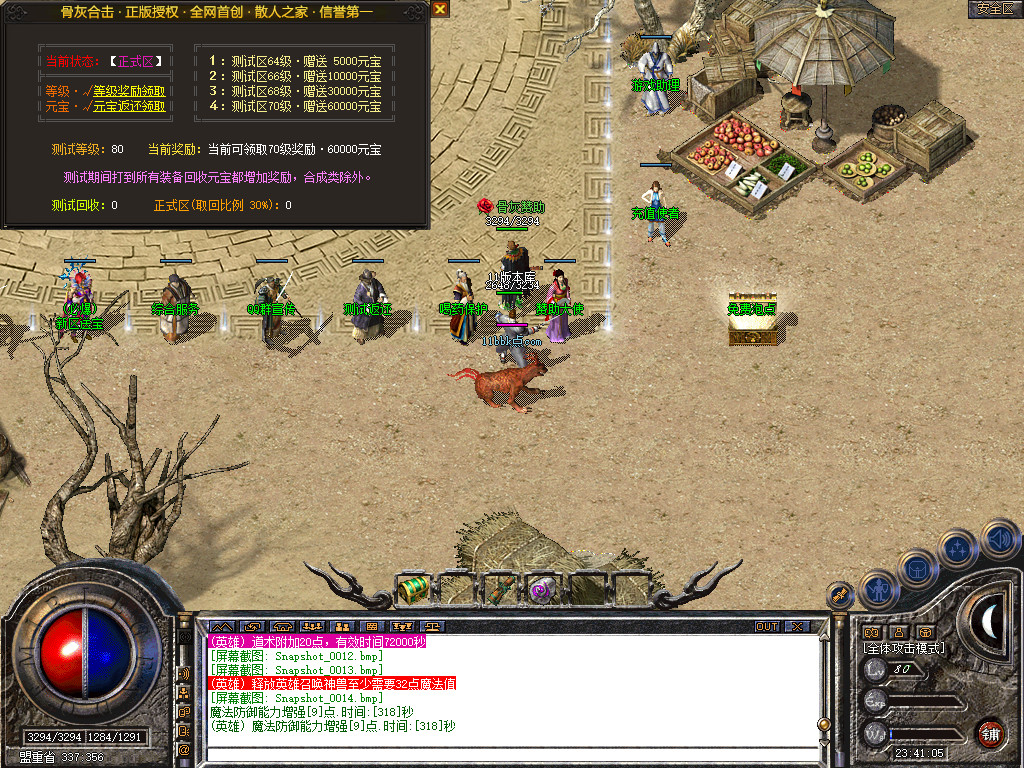Use the purple swirl stone belt item
This screenshot has width=1024, height=768.
point(542,589)
